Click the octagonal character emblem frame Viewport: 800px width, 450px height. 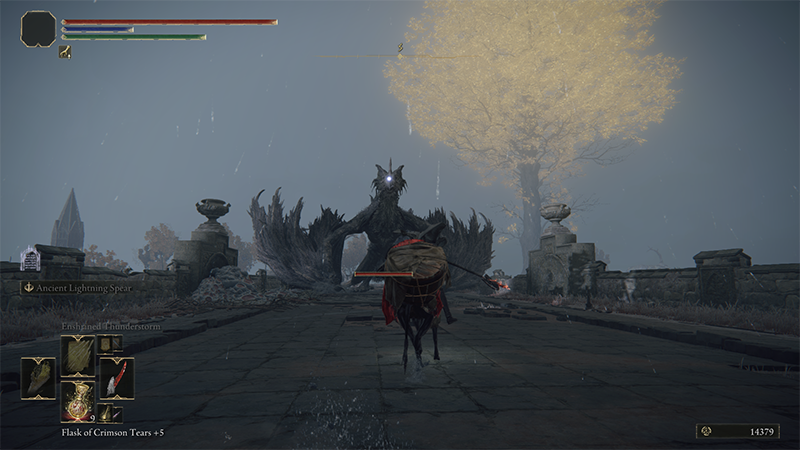click(38, 28)
